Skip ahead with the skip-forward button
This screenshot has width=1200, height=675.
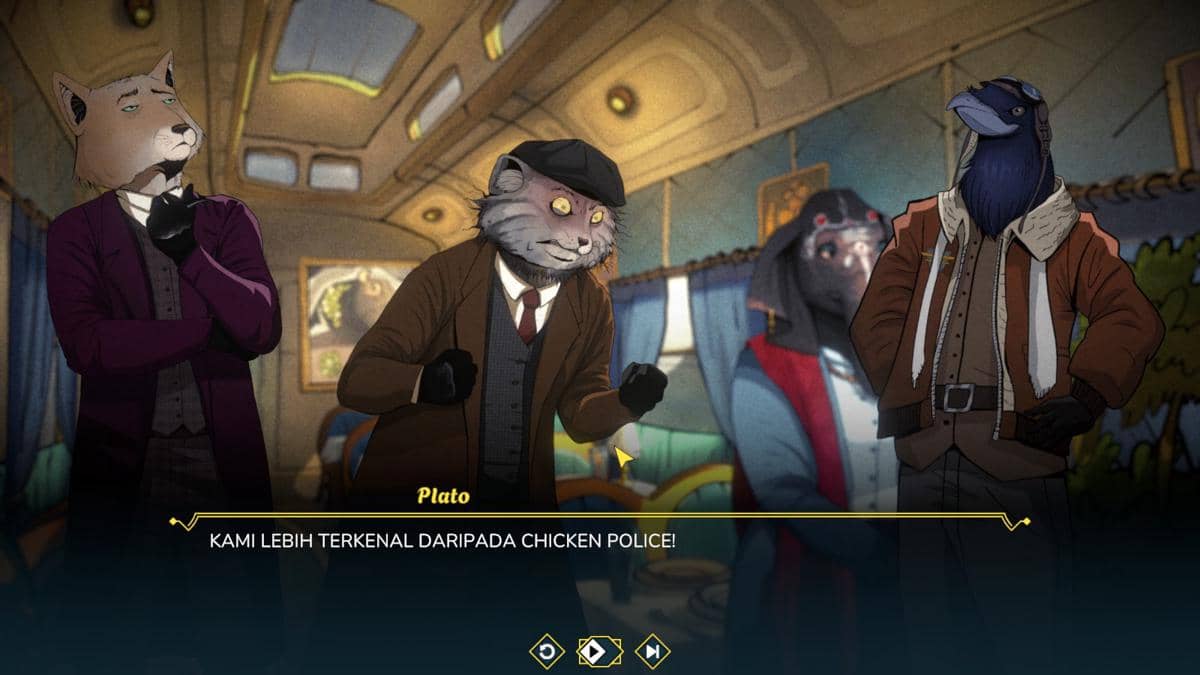tap(652, 652)
